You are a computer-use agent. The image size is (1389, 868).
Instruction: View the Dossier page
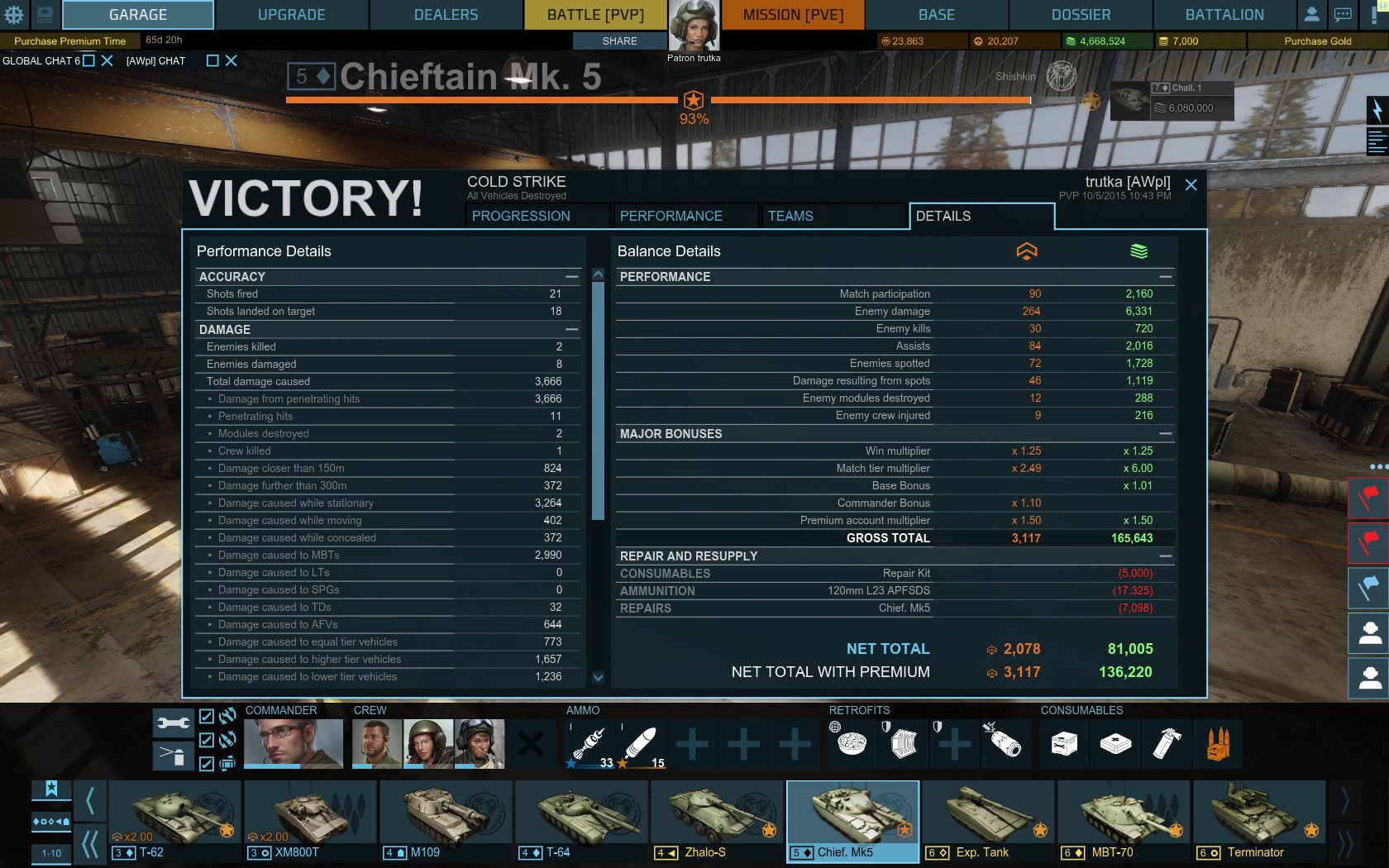click(x=1081, y=15)
